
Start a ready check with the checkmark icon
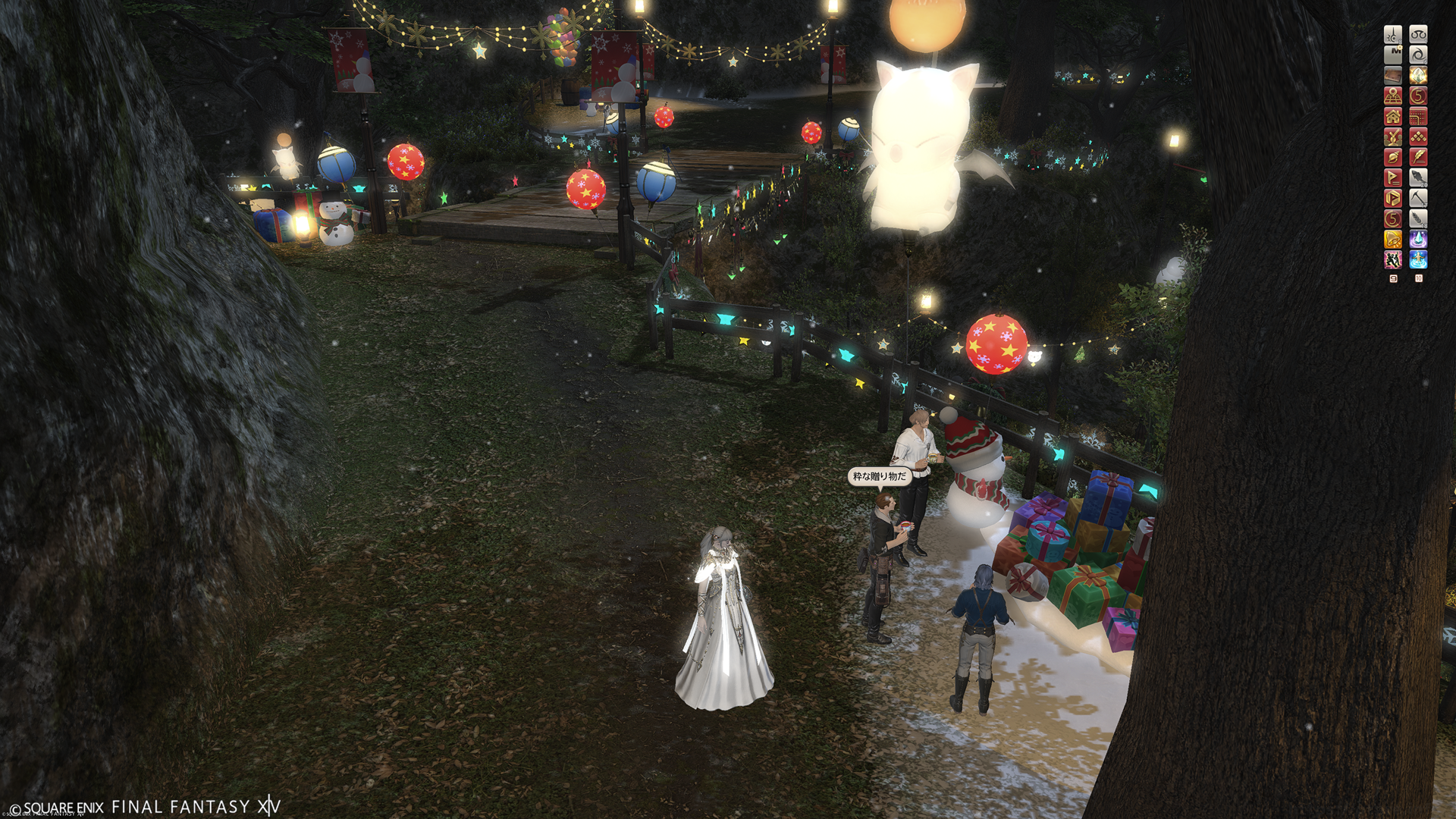click(1393, 136)
